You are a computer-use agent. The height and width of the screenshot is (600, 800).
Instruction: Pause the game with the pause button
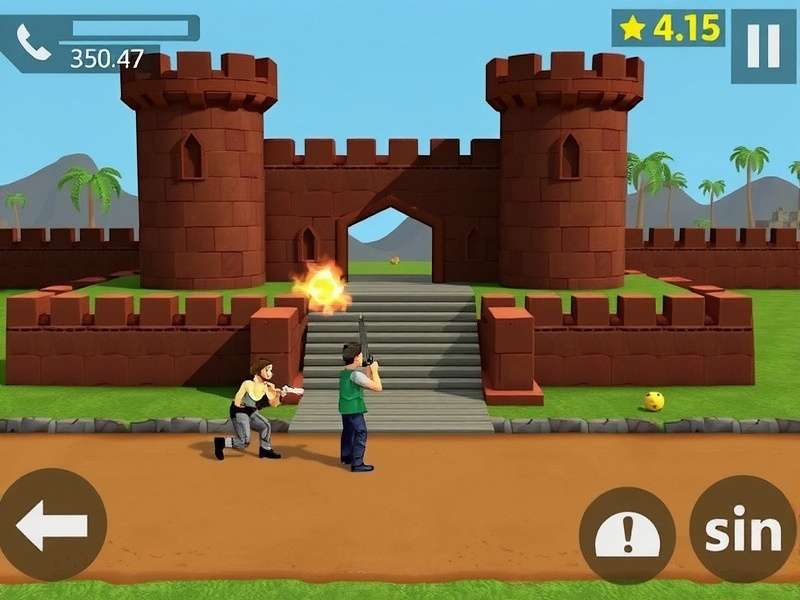click(763, 46)
